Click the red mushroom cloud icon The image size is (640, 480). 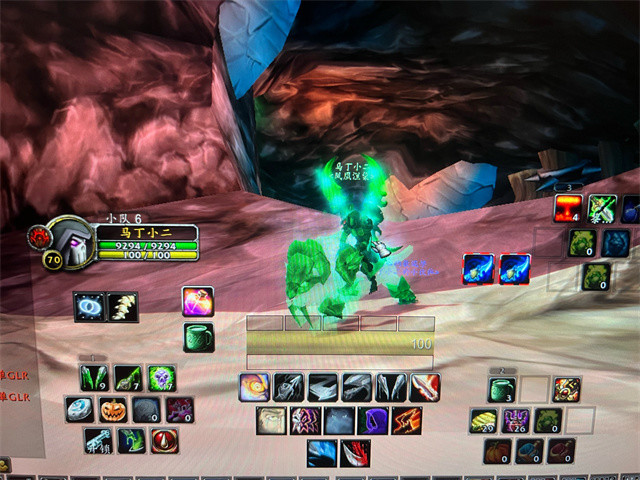pos(568,209)
